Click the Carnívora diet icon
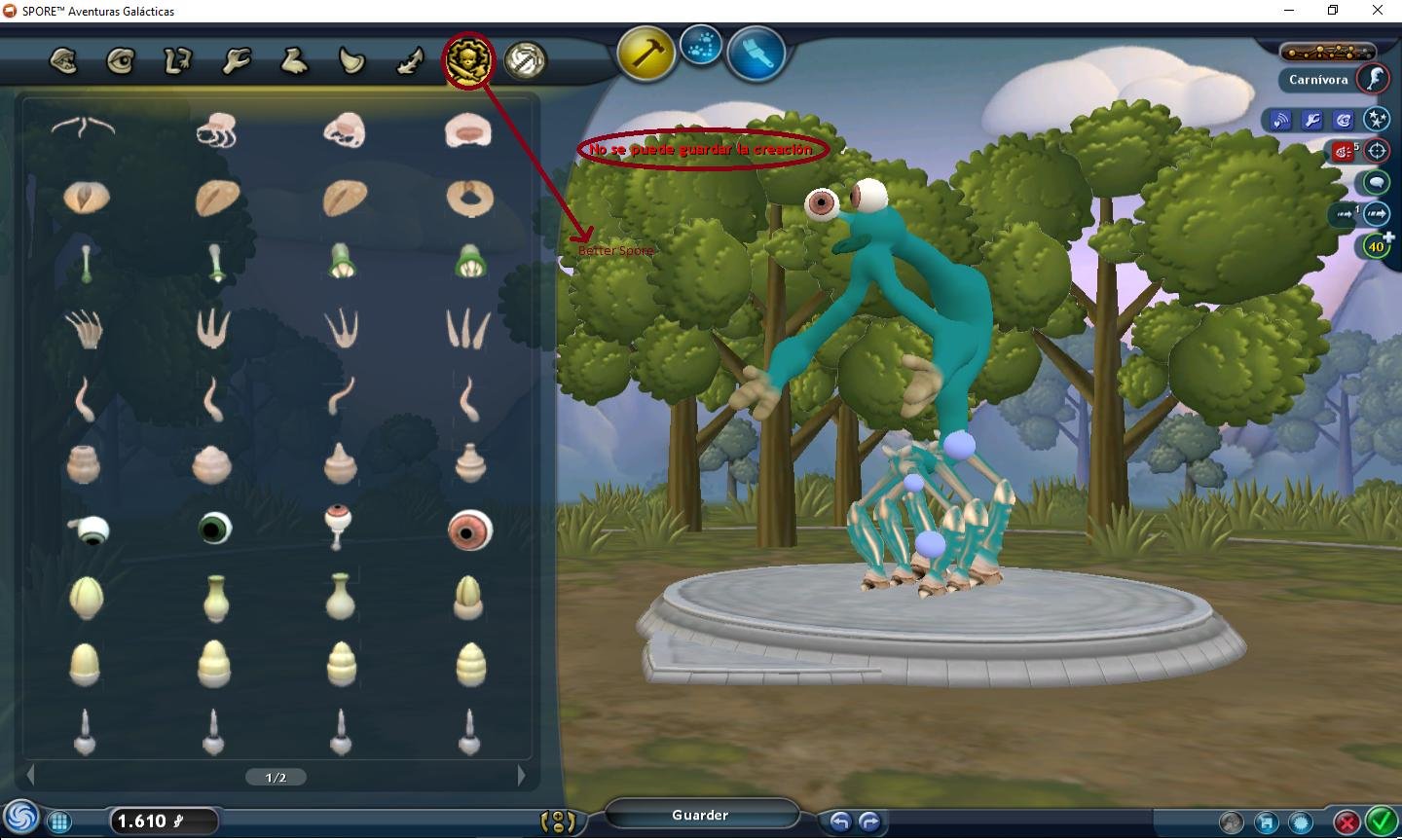1402x840 pixels. 1374,79
